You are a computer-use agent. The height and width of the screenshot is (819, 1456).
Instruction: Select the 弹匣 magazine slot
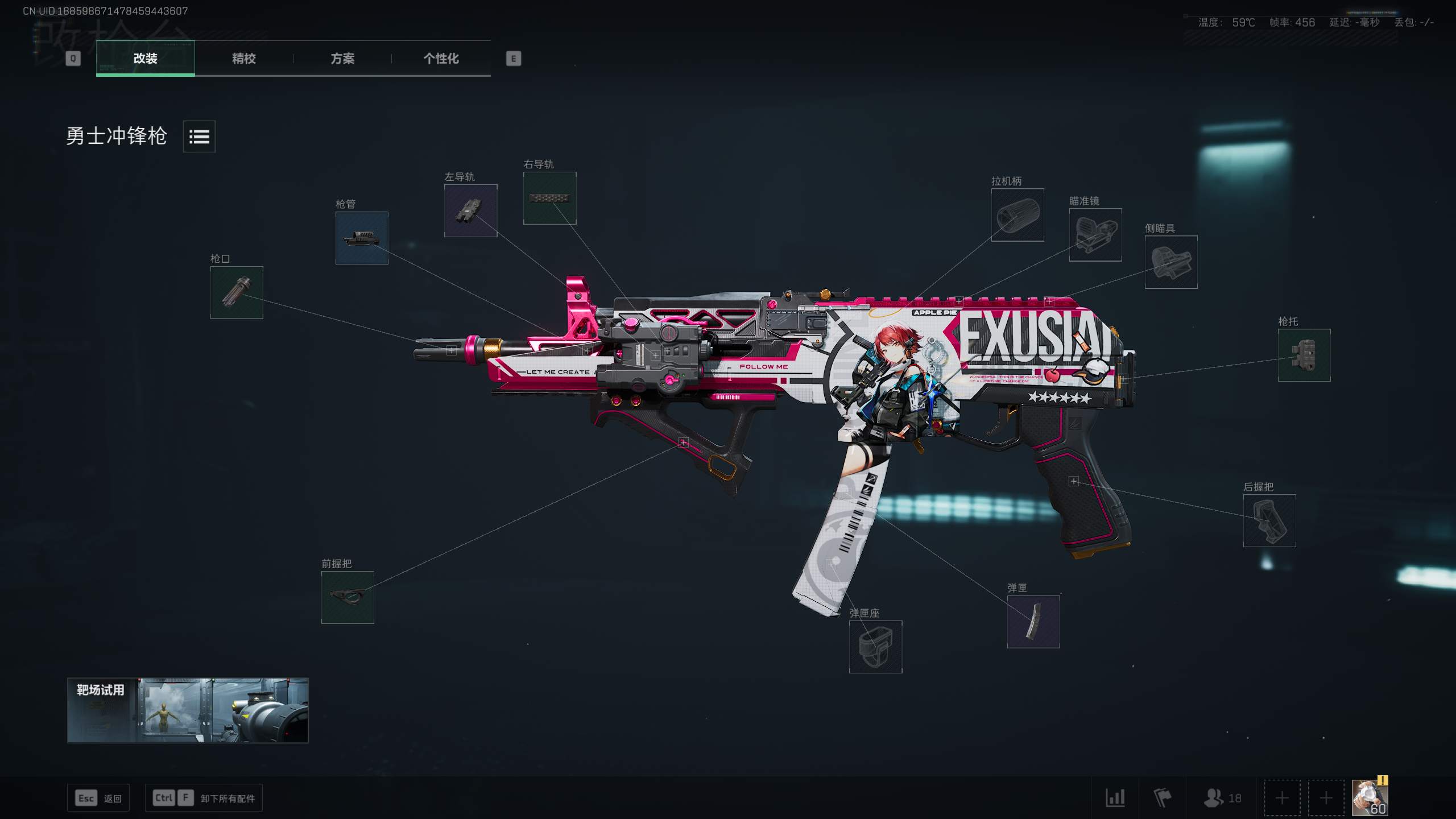click(1033, 622)
